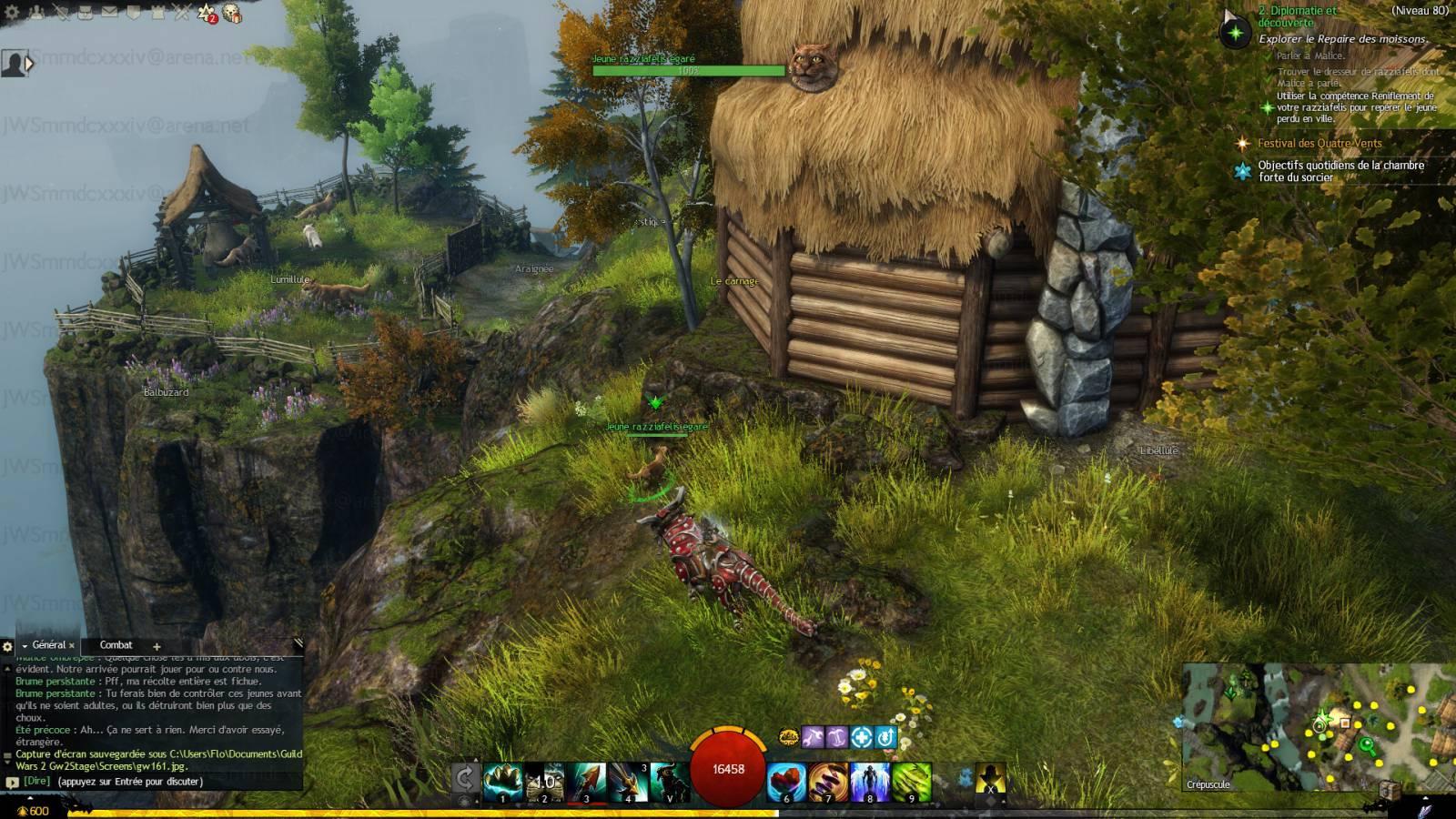Image resolution: width=1456 pixels, height=819 pixels.
Task: Switch to the Combat chat tab
Action: tap(116, 645)
